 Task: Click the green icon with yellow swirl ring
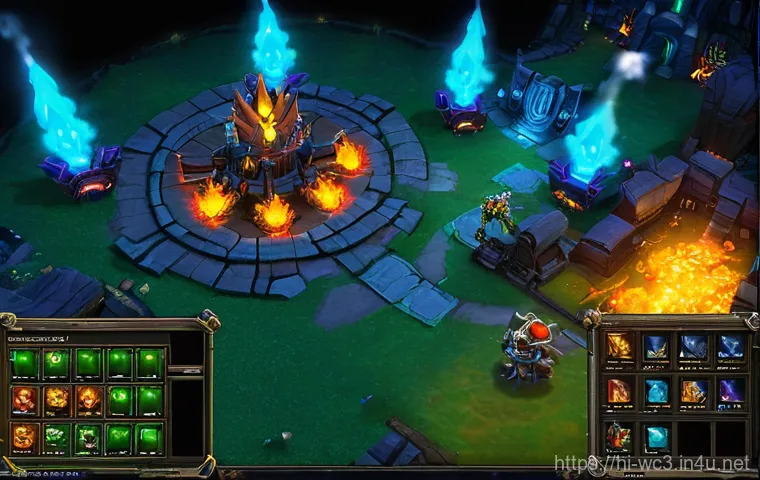pos(57,363)
